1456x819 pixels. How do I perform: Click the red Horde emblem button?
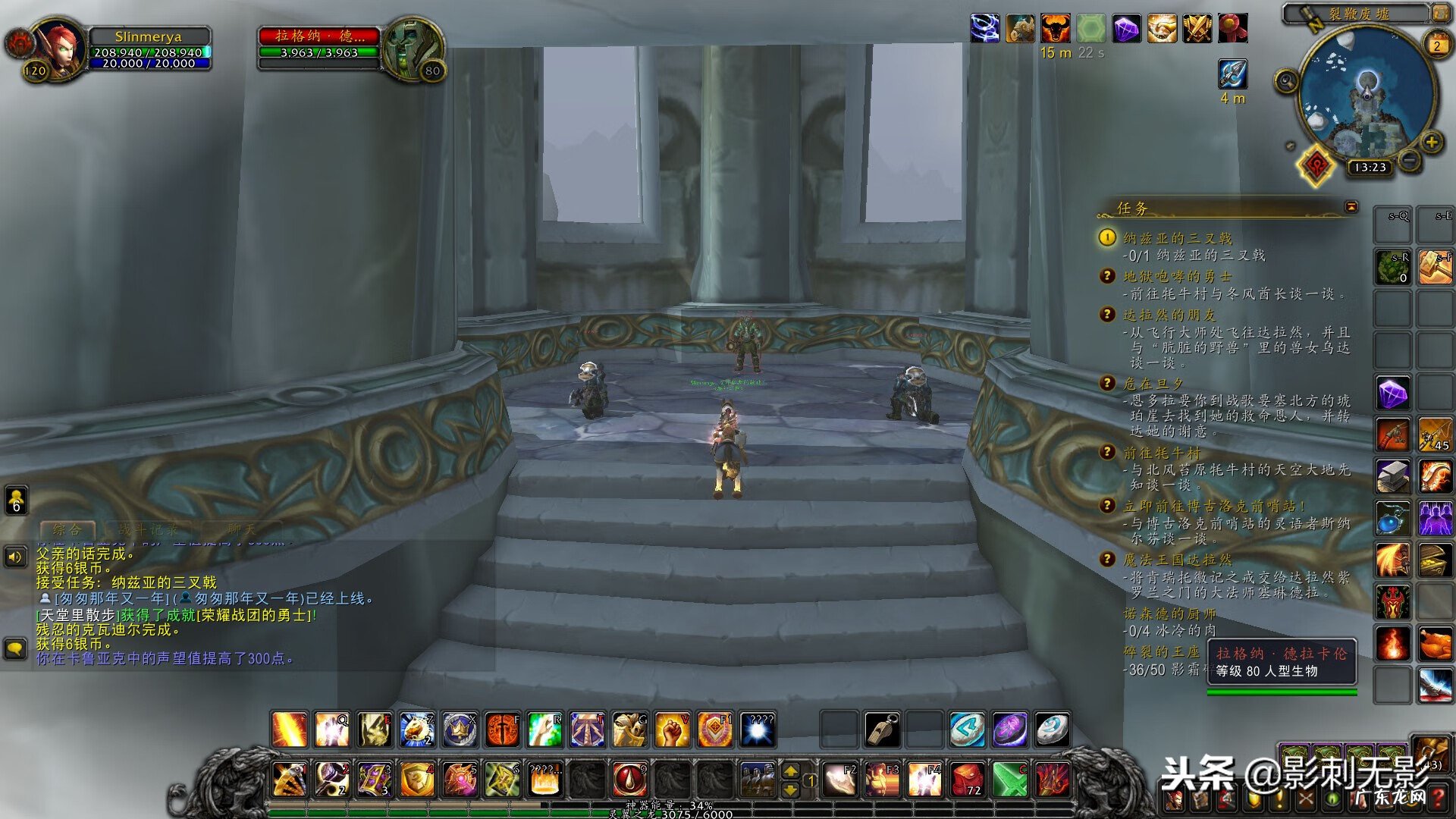(x=1316, y=165)
